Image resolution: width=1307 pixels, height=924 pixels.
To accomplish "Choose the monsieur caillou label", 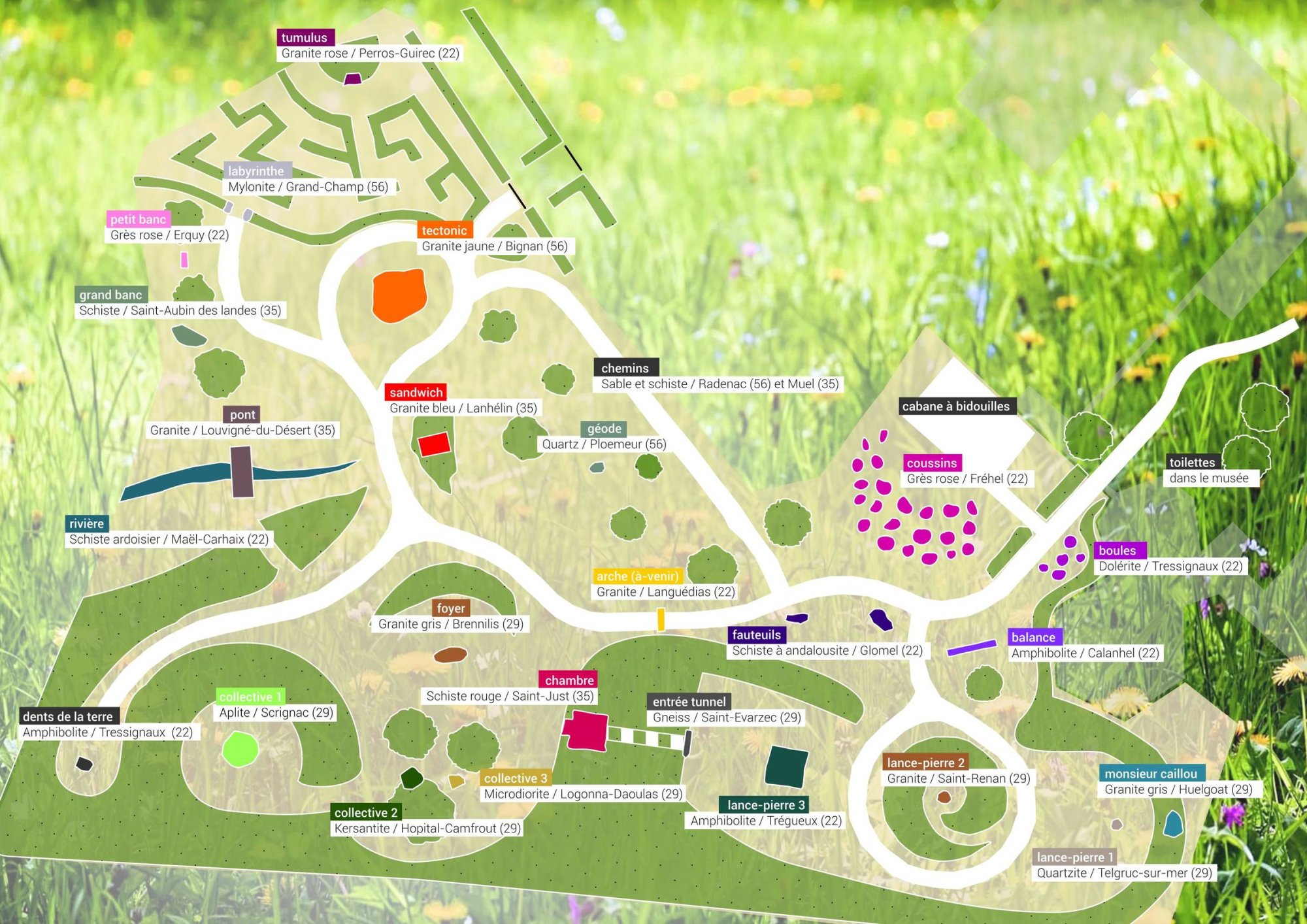I will coord(1151,774).
